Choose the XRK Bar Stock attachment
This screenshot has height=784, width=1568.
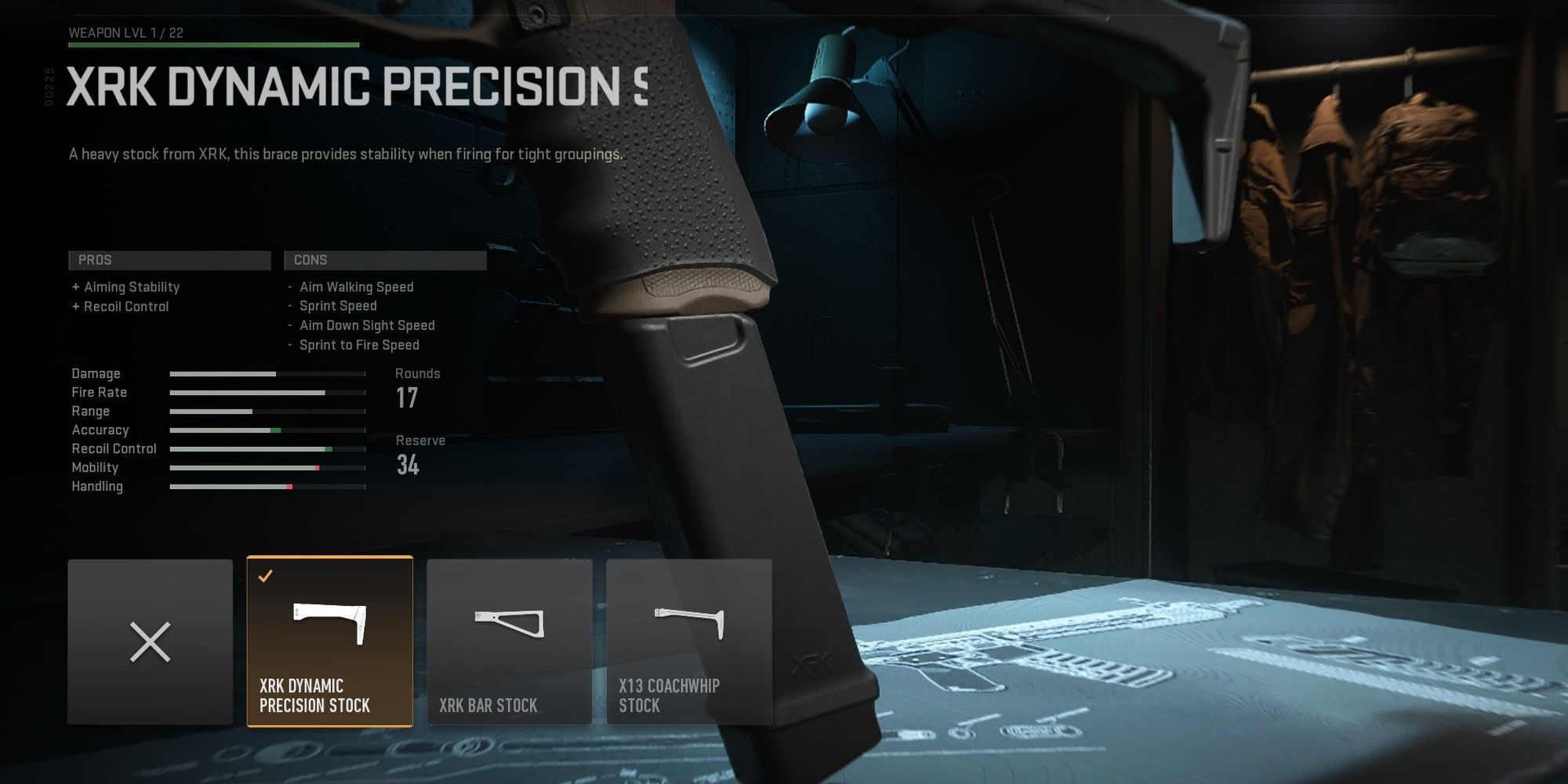coord(509,641)
